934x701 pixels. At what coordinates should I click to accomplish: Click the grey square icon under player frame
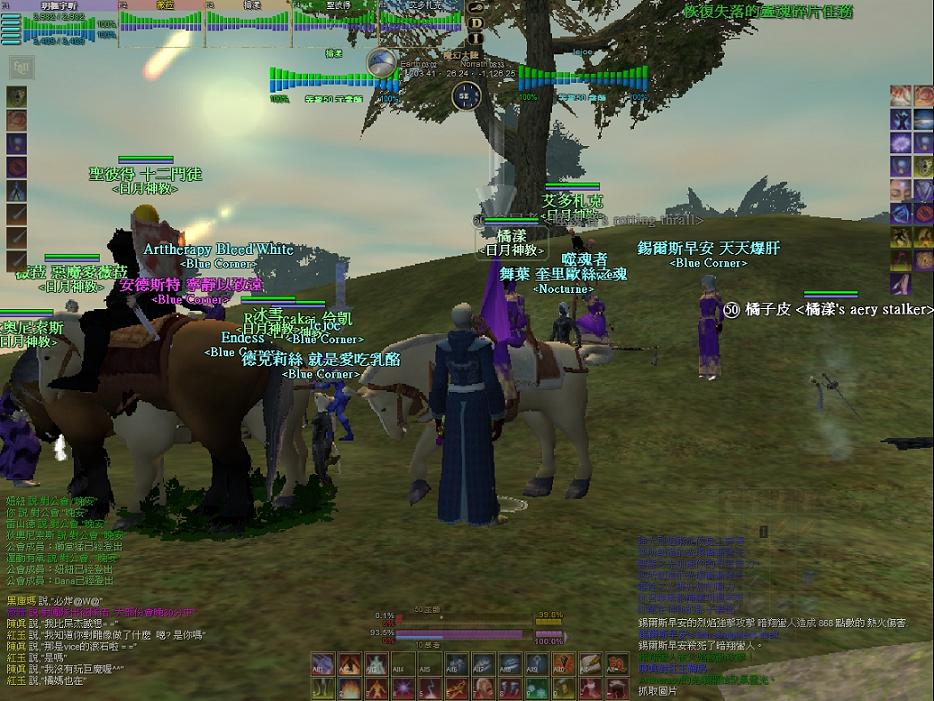coord(20,68)
